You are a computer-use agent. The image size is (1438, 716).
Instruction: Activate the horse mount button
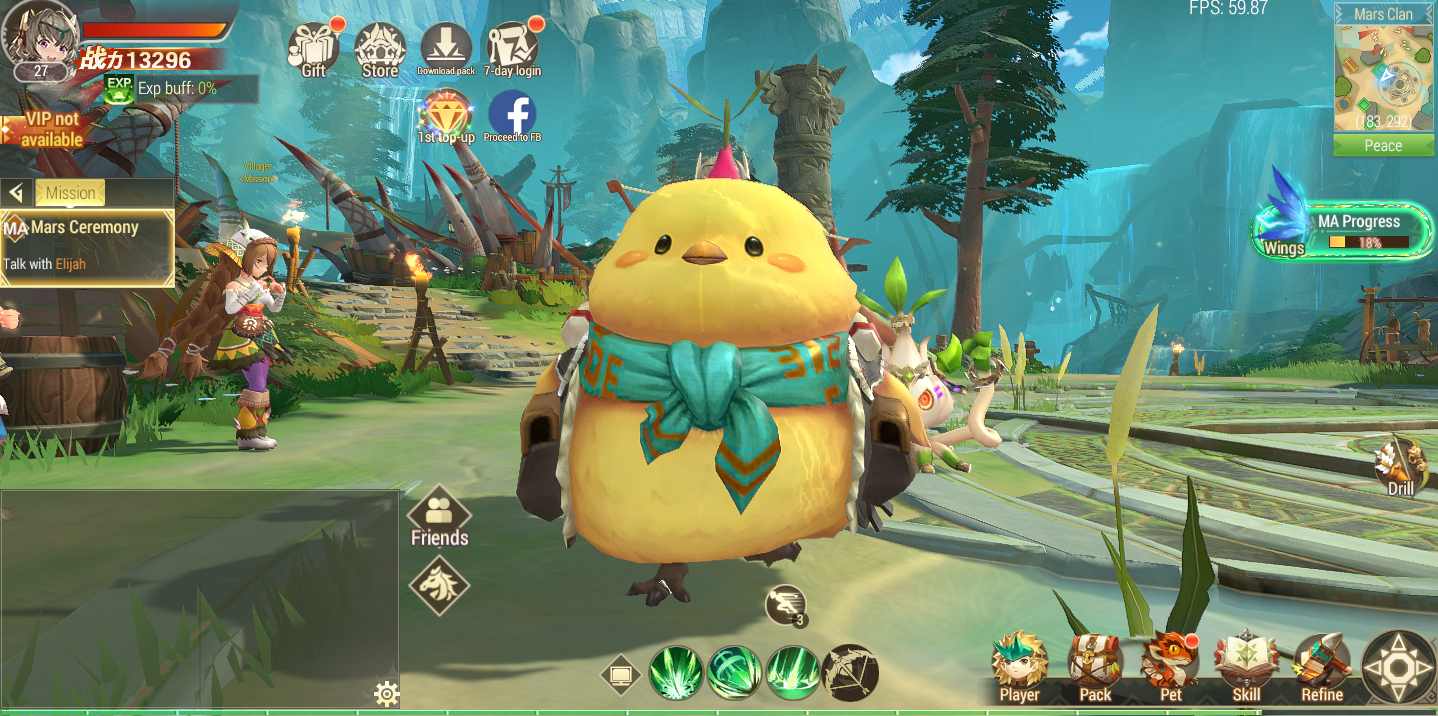(439, 585)
